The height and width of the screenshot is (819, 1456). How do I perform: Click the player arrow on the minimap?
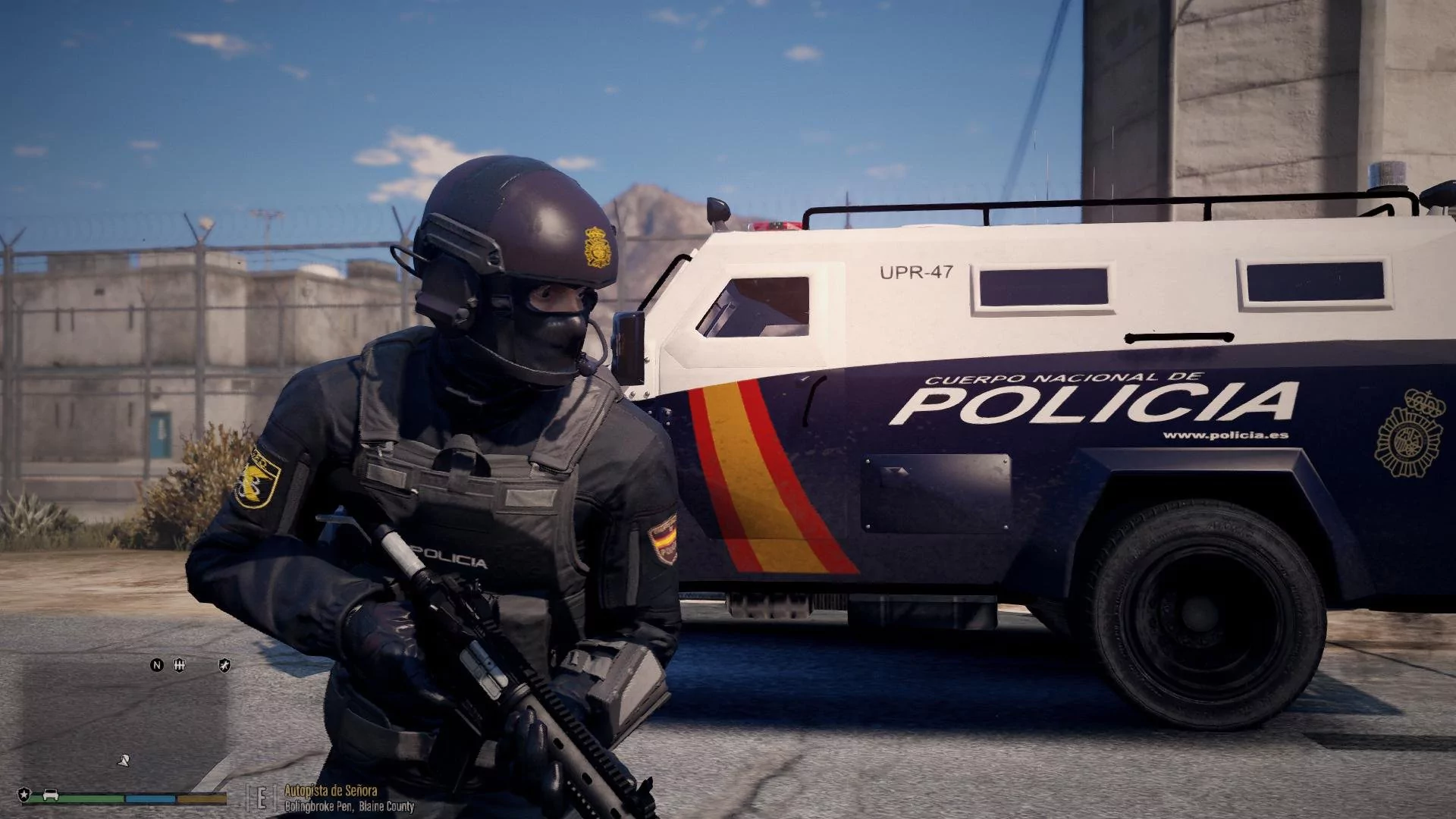coord(123,760)
